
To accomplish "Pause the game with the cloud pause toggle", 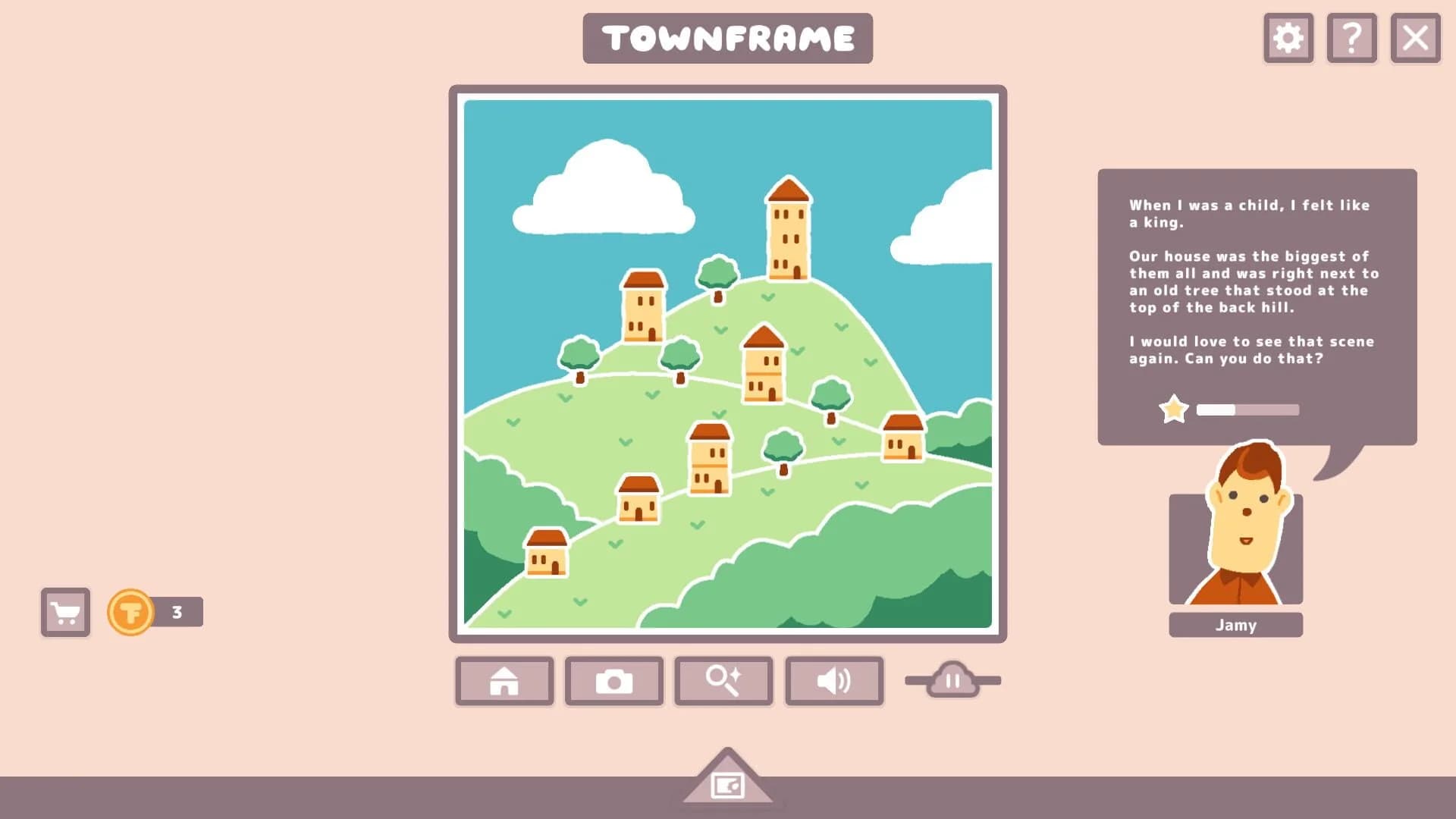I will pos(952,680).
